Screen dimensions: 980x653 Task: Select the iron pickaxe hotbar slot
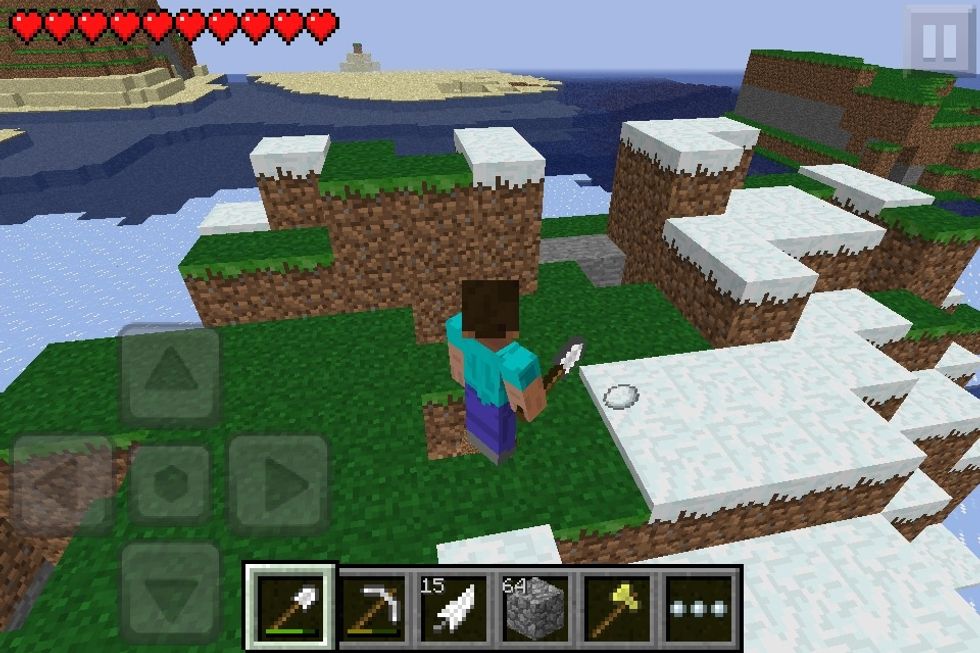point(374,607)
